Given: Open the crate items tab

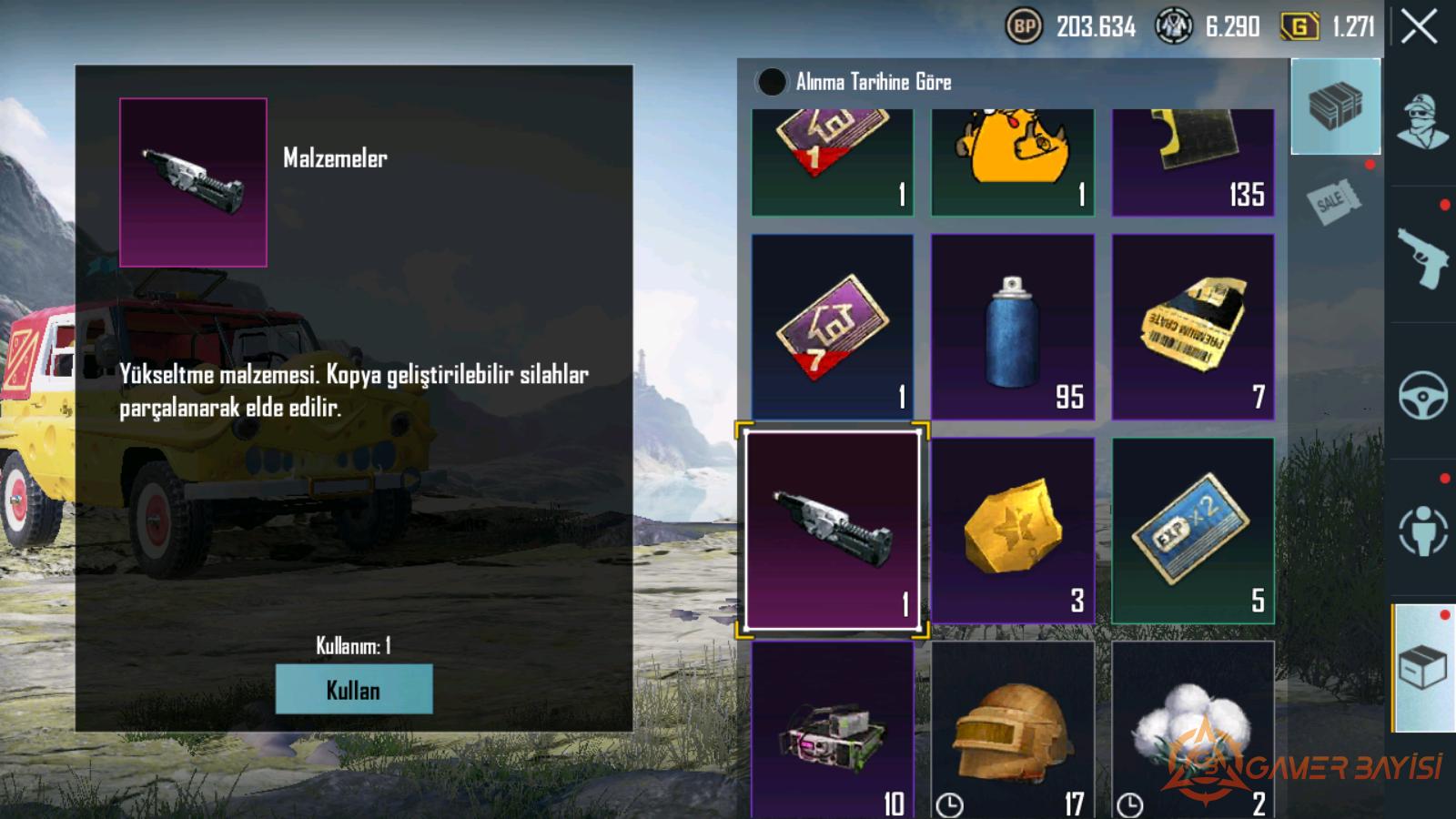Looking at the screenshot, I should point(1335,106).
